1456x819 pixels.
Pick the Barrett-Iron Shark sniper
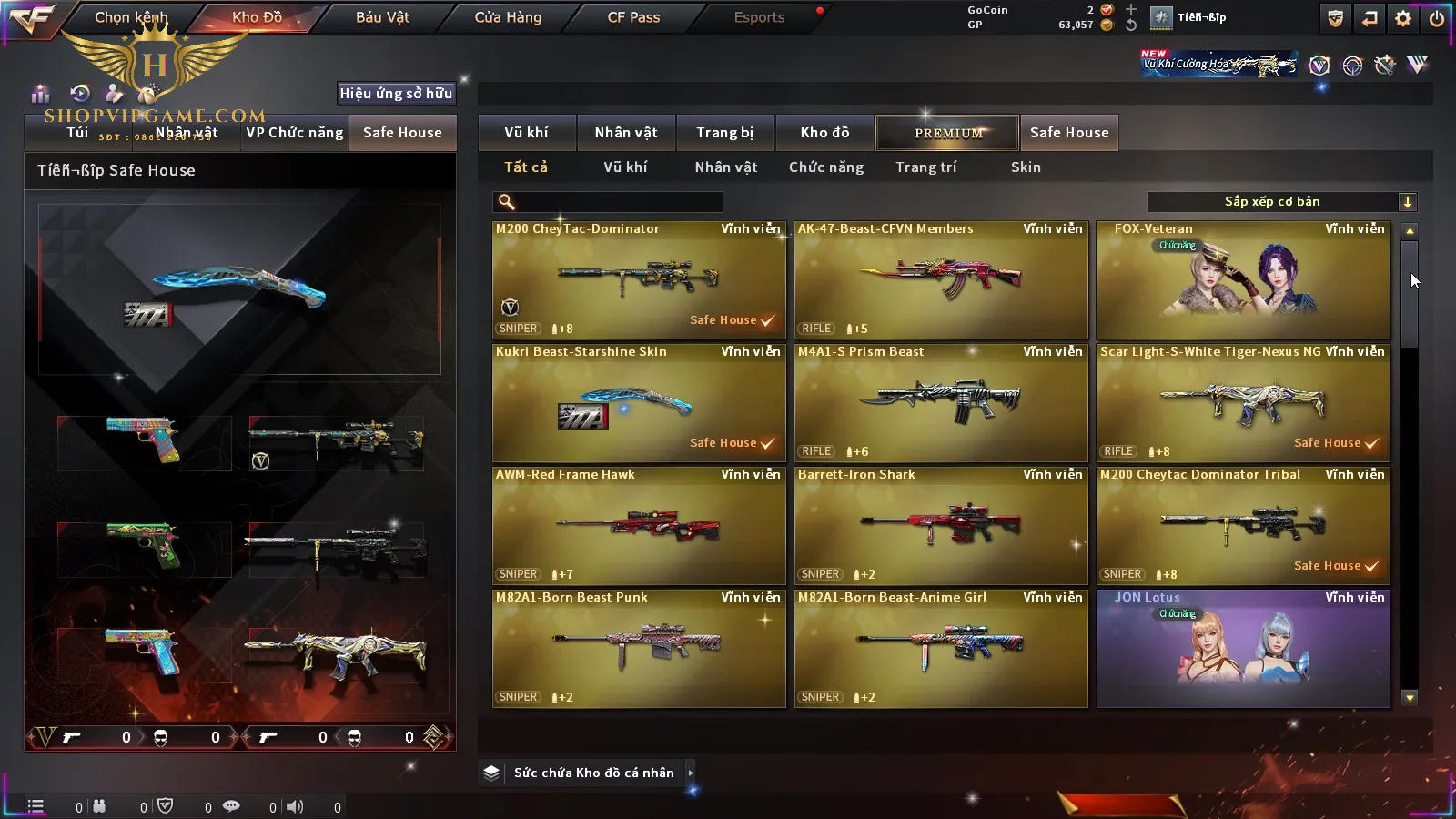(941, 526)
